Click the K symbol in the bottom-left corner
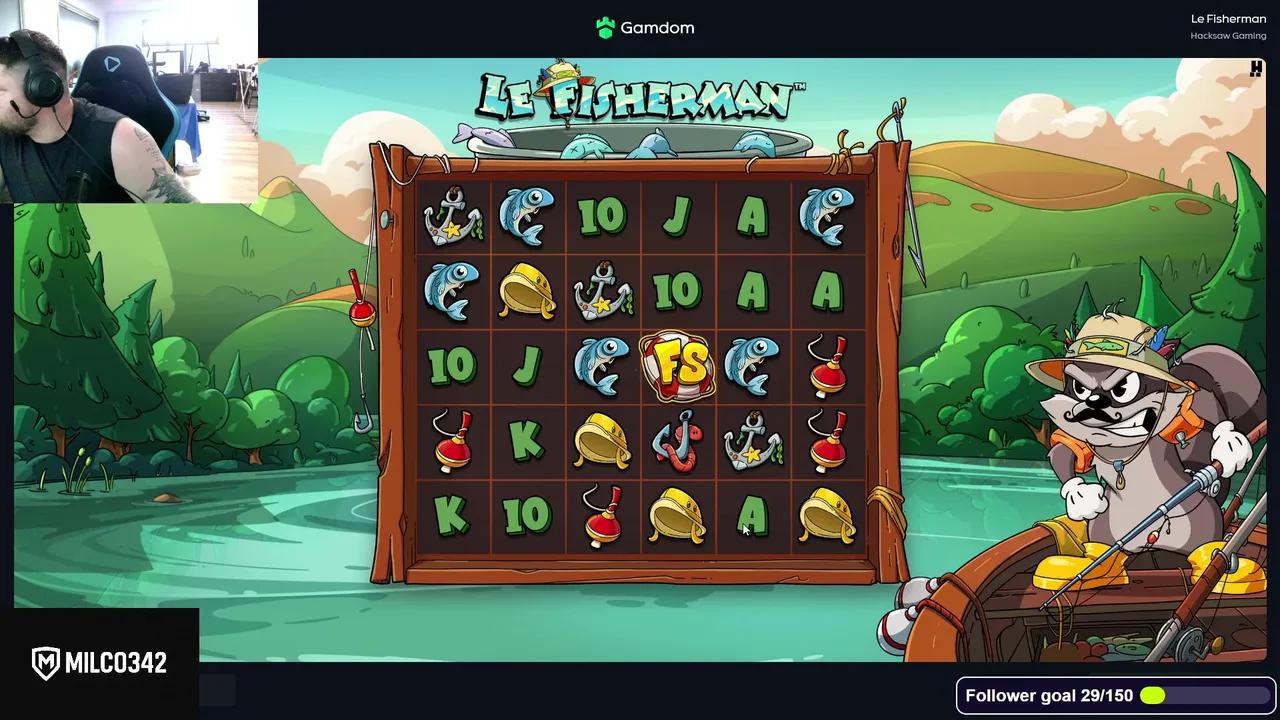This screenshot has width=1280, height=720. [453, 516]
